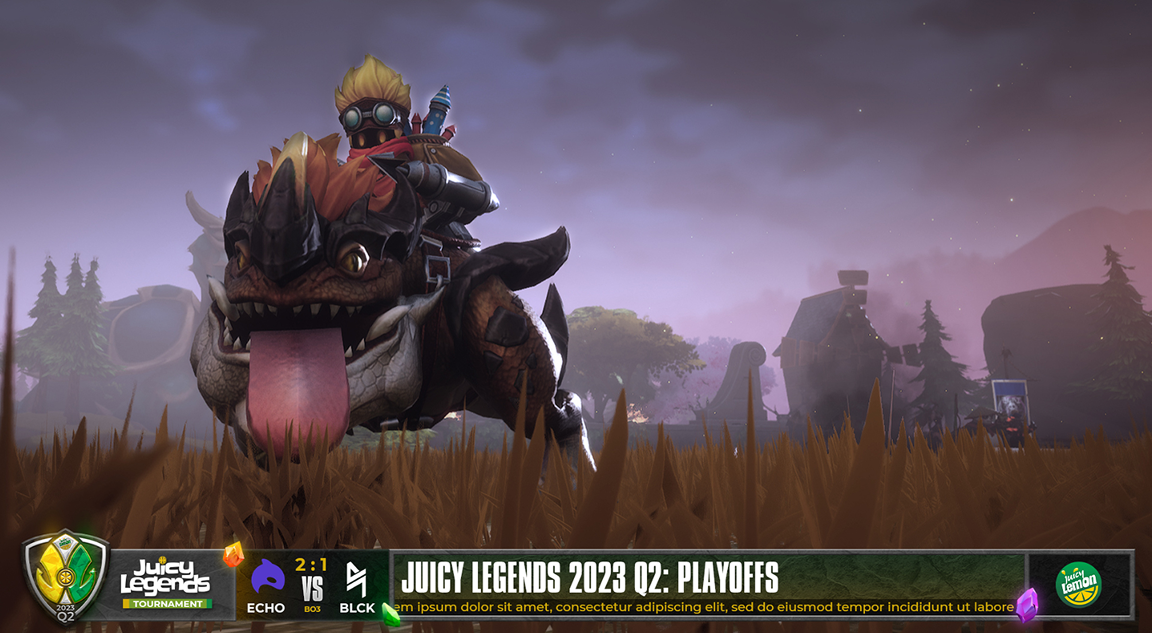Screen dimensions: 1152x633
Task: Open the Juicy Lemon sponsor badge
Action: pyautogui.click(x=1078, y=584)
